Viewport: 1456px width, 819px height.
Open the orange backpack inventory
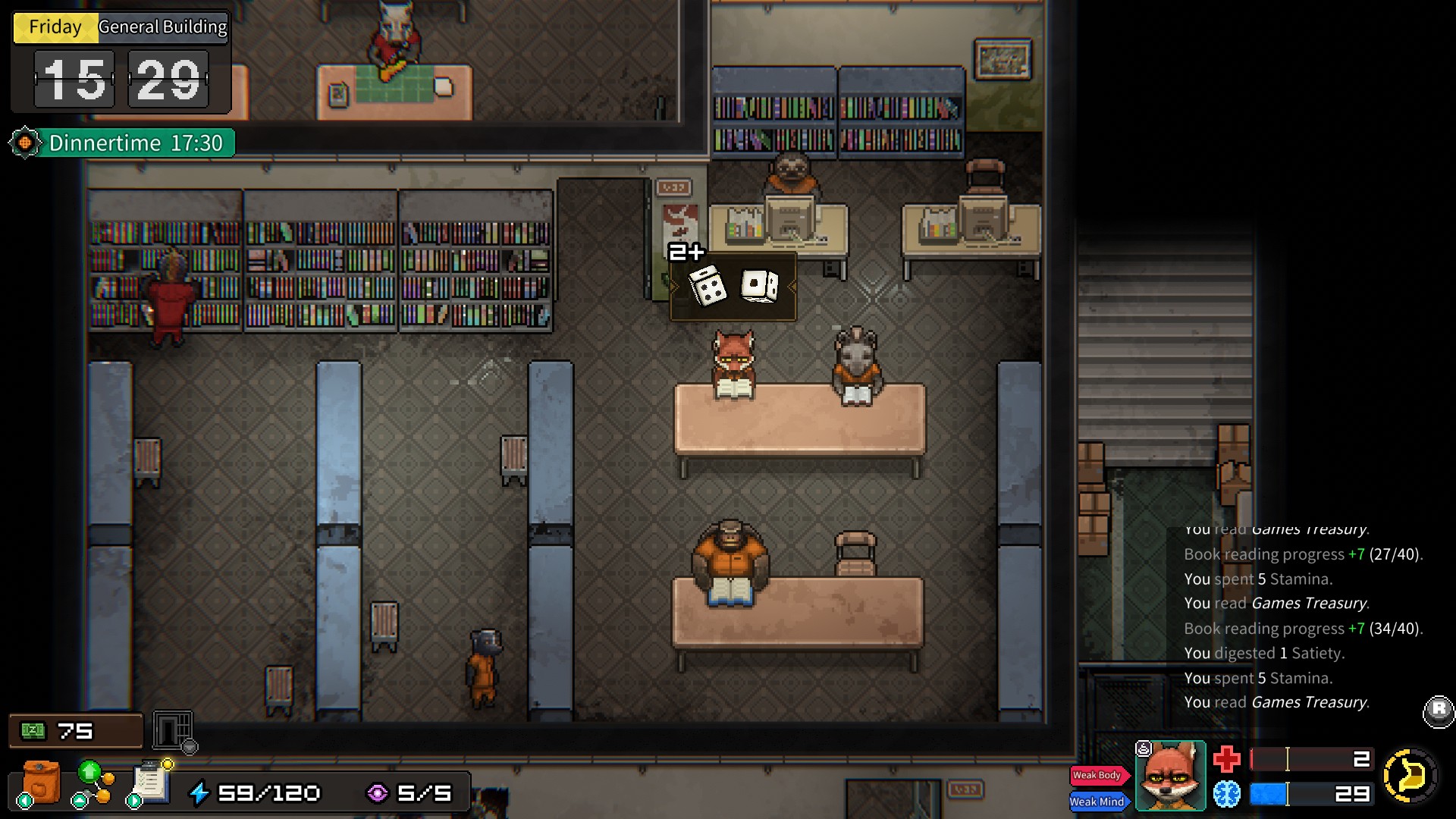[x=40, y=783]
